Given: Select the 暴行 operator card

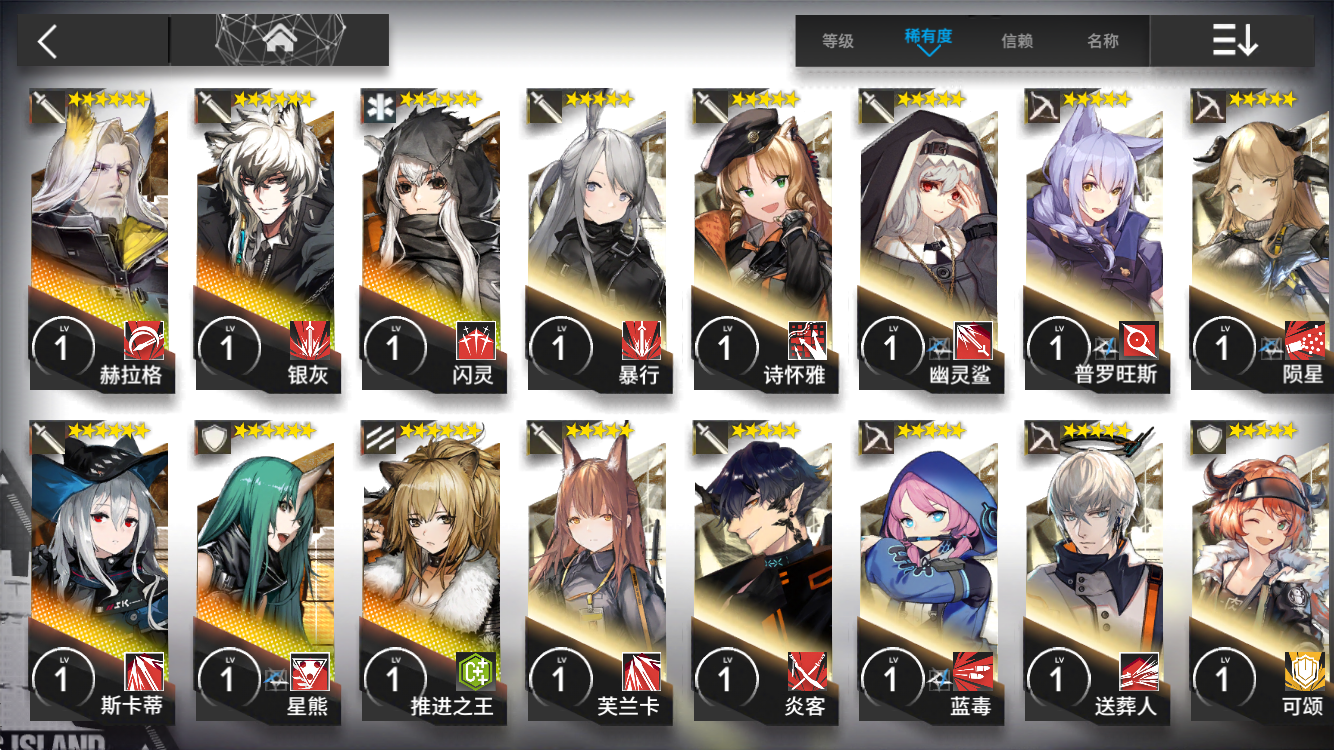Looking at the screenshot, I should pyautogui.click(x=598, y=240).
